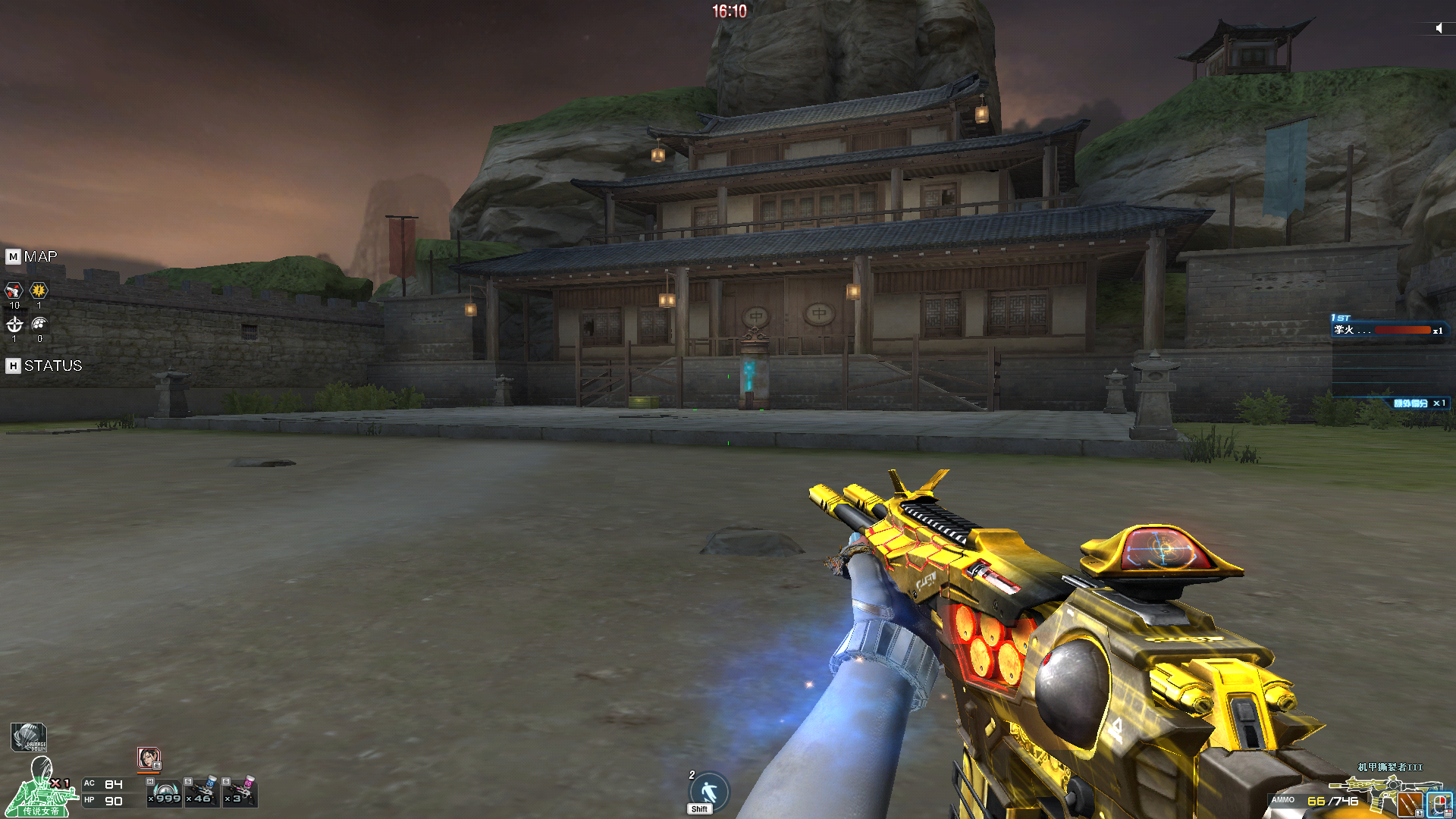Select the white crosshair buff icon
Image resolution: width=1456 pixels, height=819 pixels.
(14, 325)
